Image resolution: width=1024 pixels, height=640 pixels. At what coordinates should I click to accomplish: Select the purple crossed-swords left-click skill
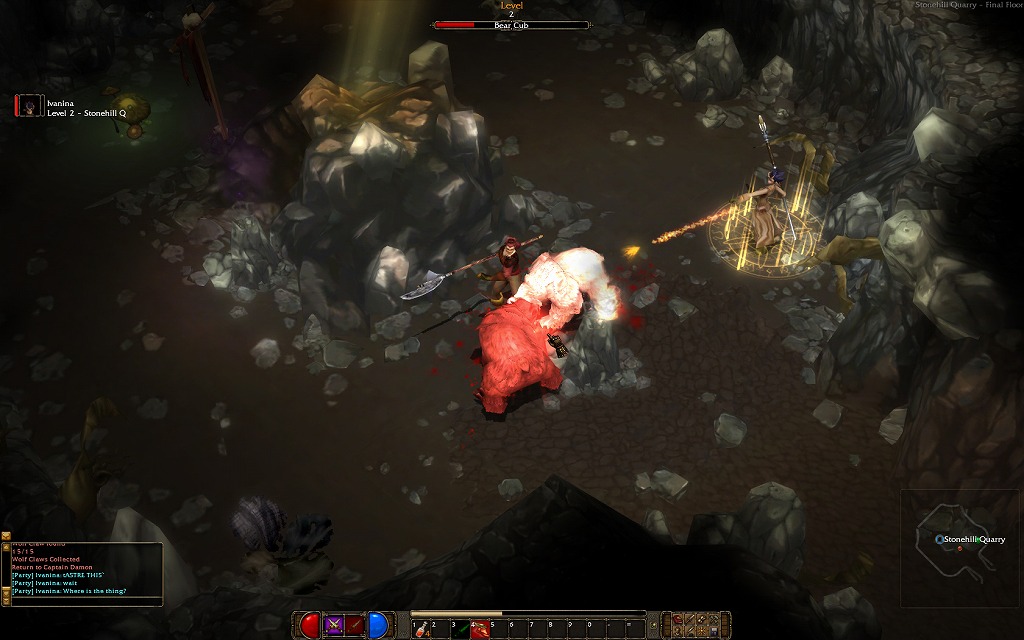tap(334, 626)
